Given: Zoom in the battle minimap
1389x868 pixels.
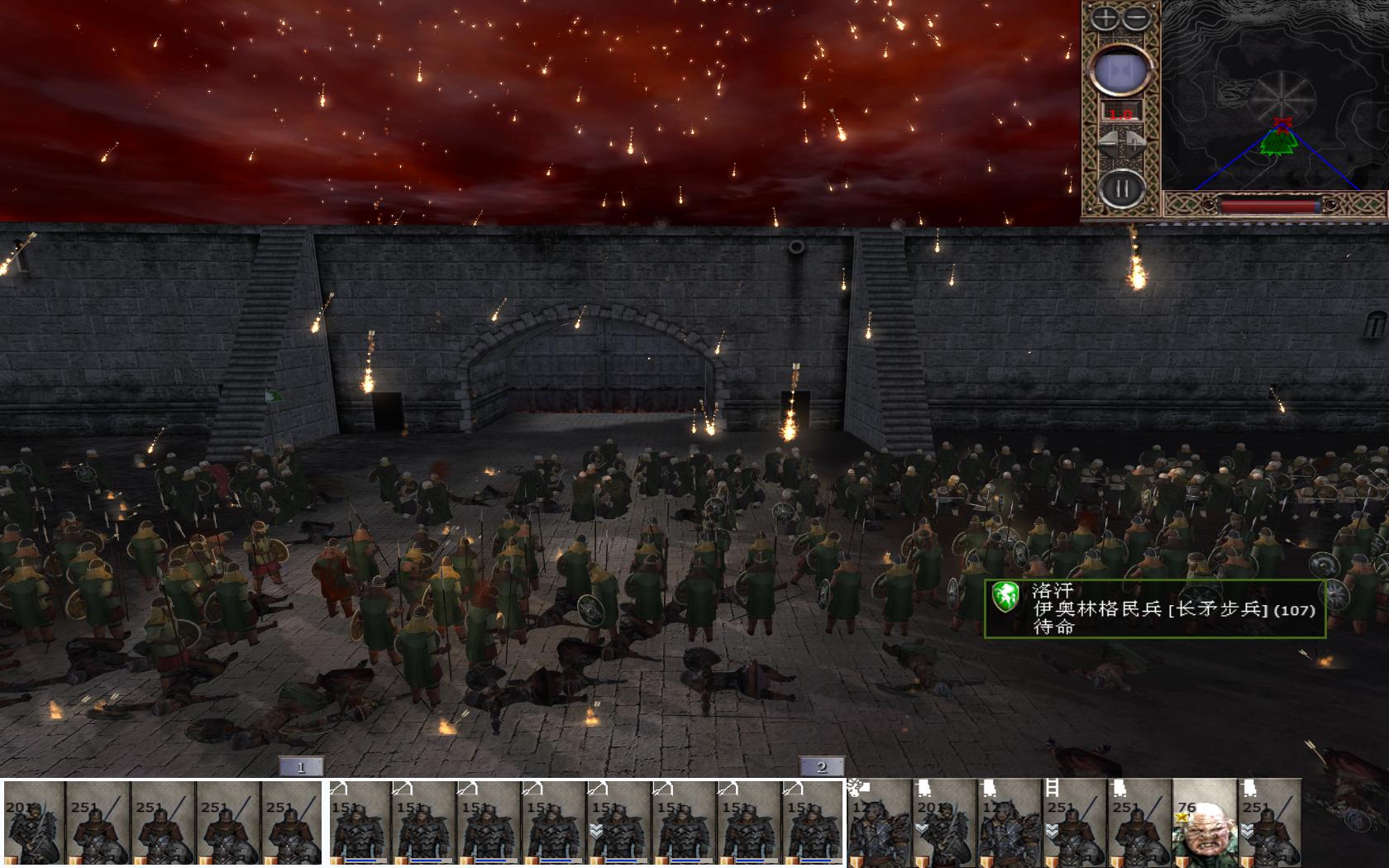Looking at the screenshot, I should coord(1105,17).
